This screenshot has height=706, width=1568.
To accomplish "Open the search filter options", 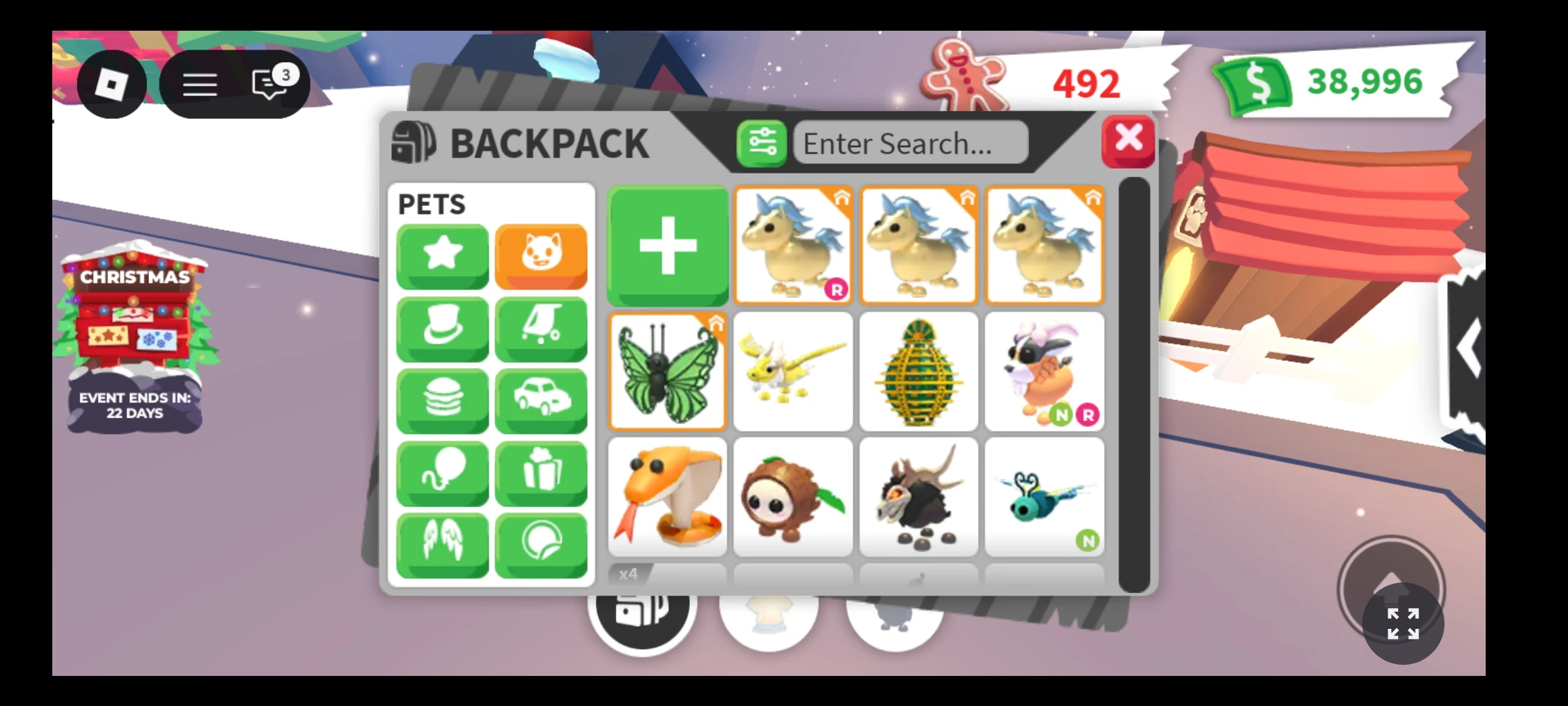I will click(761, 142).
